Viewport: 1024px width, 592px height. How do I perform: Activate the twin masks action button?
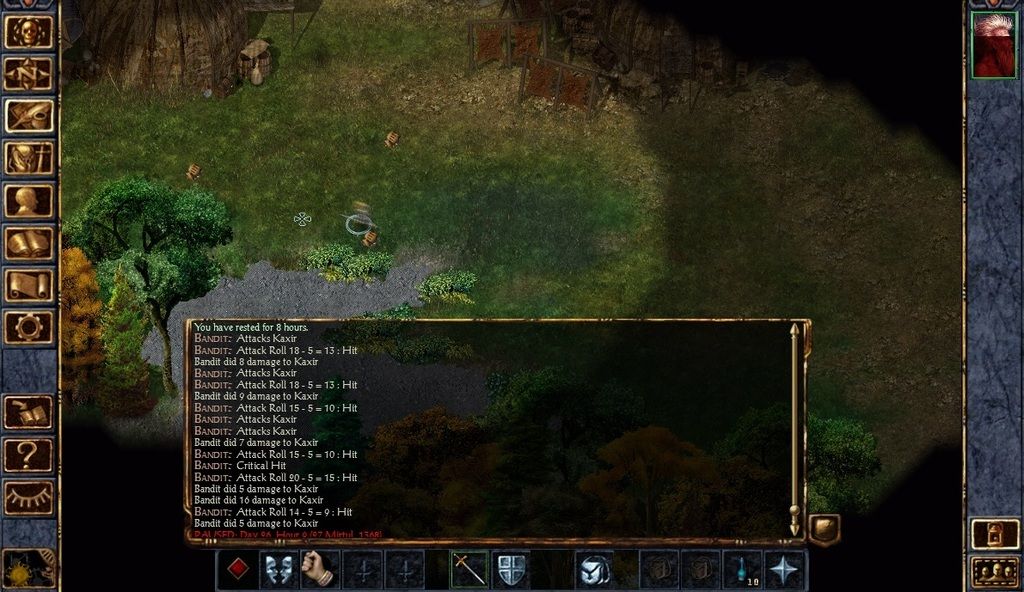pyautogui.click(x=279, y=569)
